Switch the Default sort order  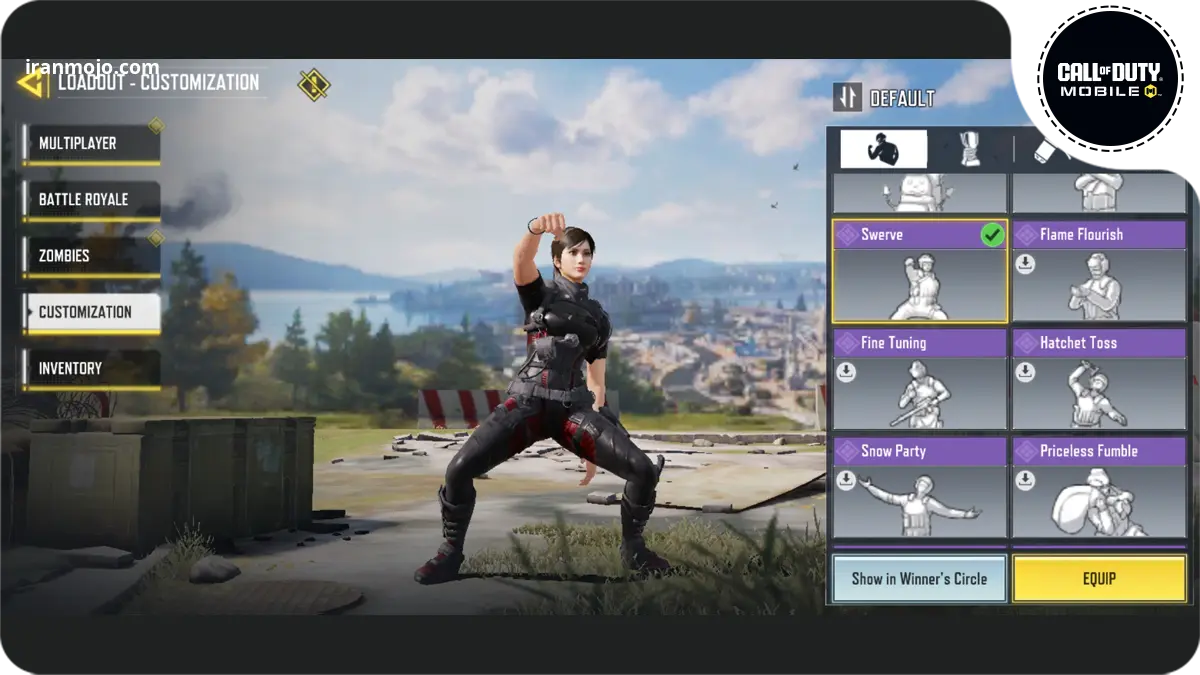click(847, 97)
